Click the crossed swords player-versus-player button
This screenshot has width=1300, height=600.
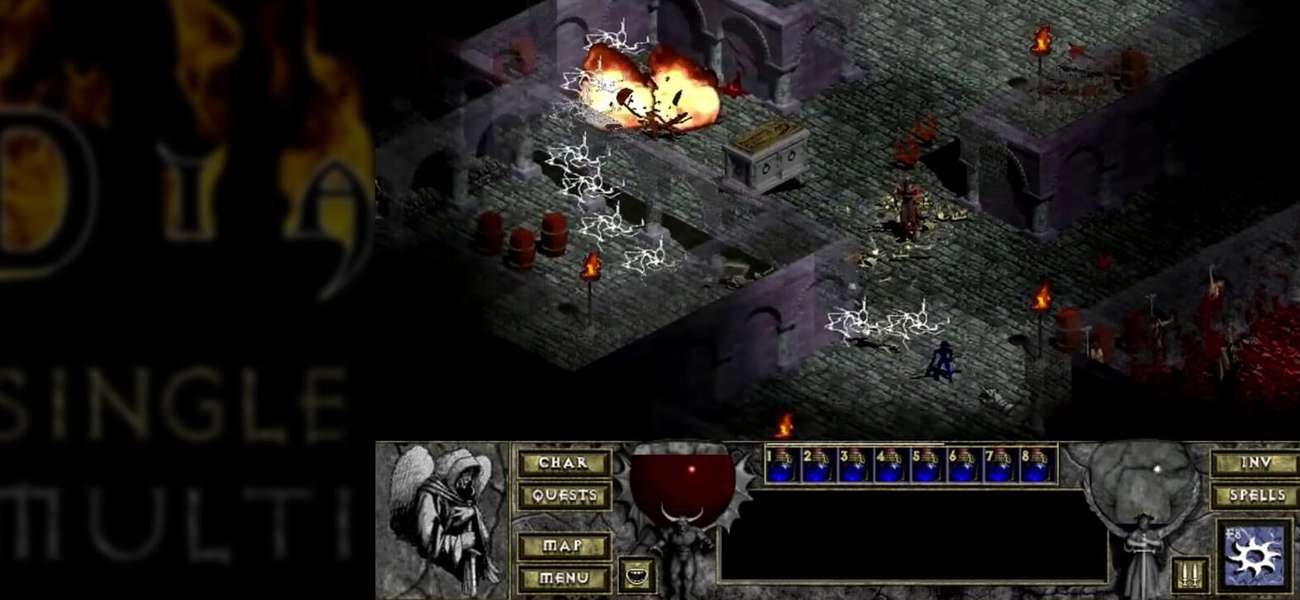pyautogui.click(x=1189, y=574)
